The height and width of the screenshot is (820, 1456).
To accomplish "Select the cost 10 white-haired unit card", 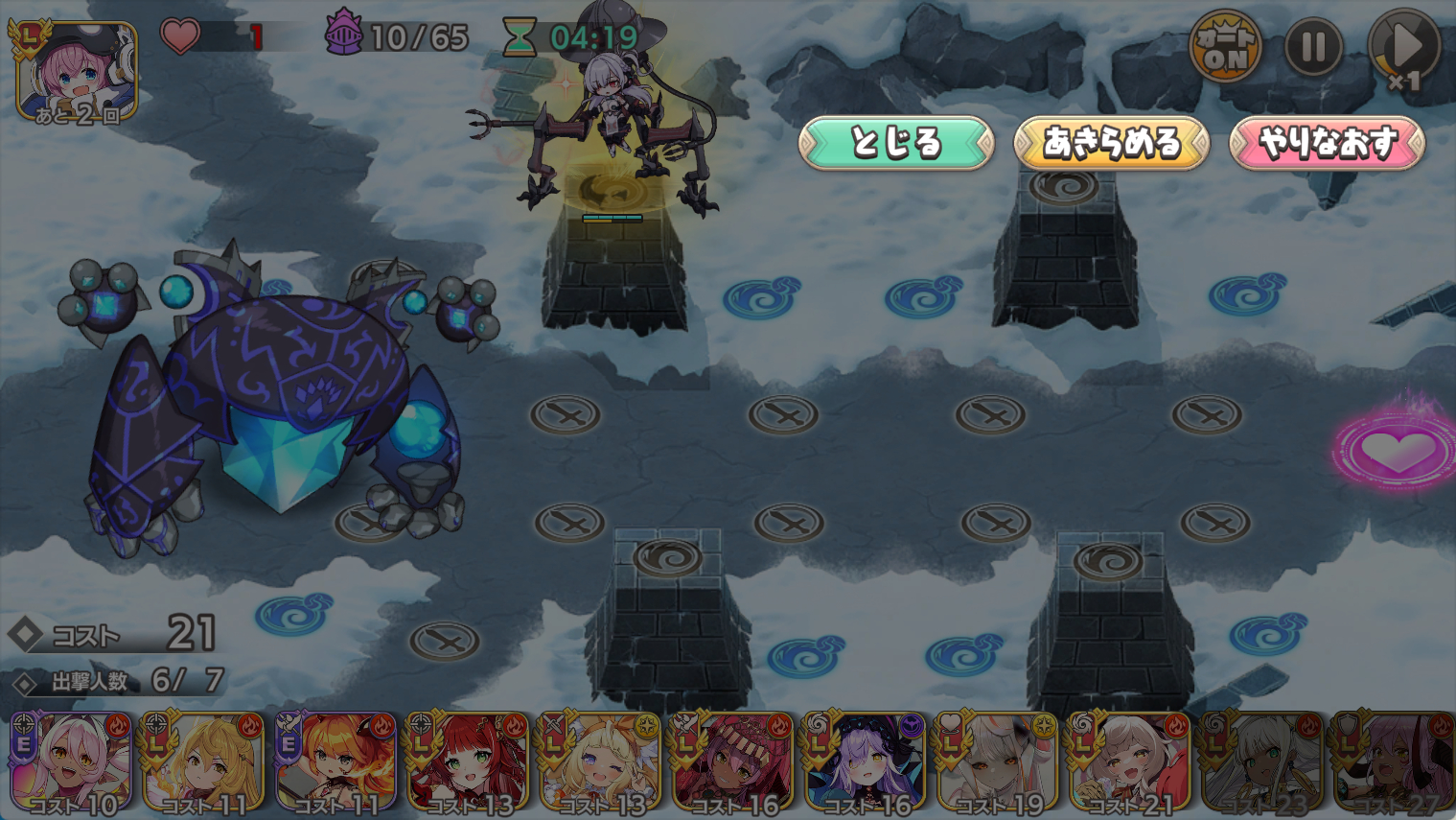I will (x=72, y=764).
